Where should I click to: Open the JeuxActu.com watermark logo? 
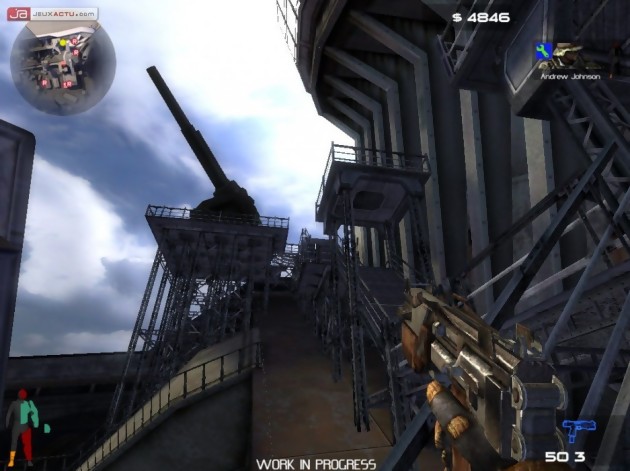[52, 14]
